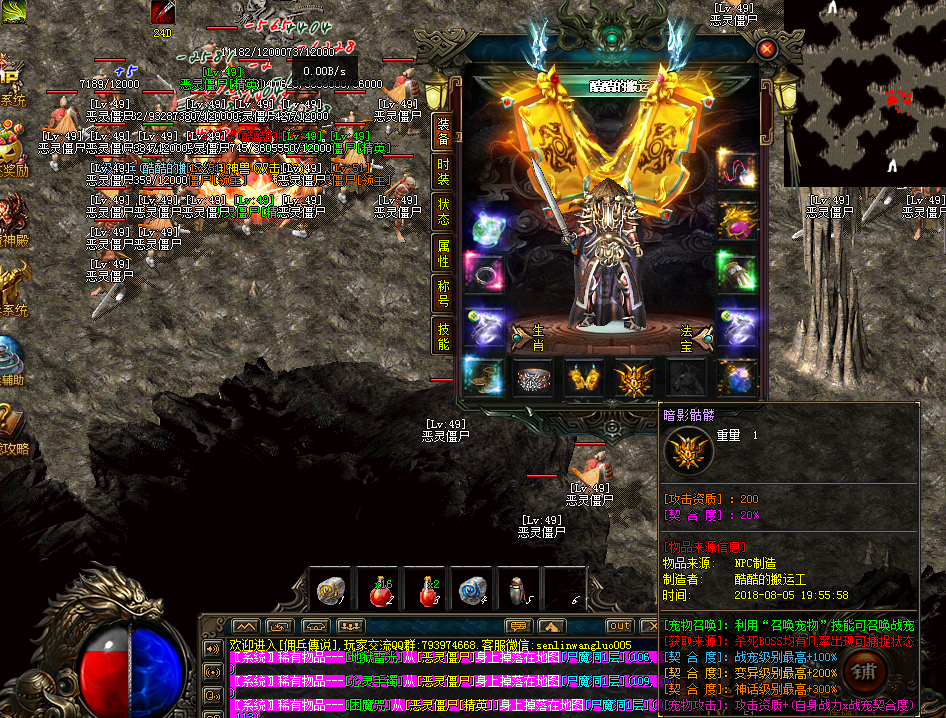946x718 pixels.
Task: Select the golden gauntlets equipment slot
Action: (584, 377)
